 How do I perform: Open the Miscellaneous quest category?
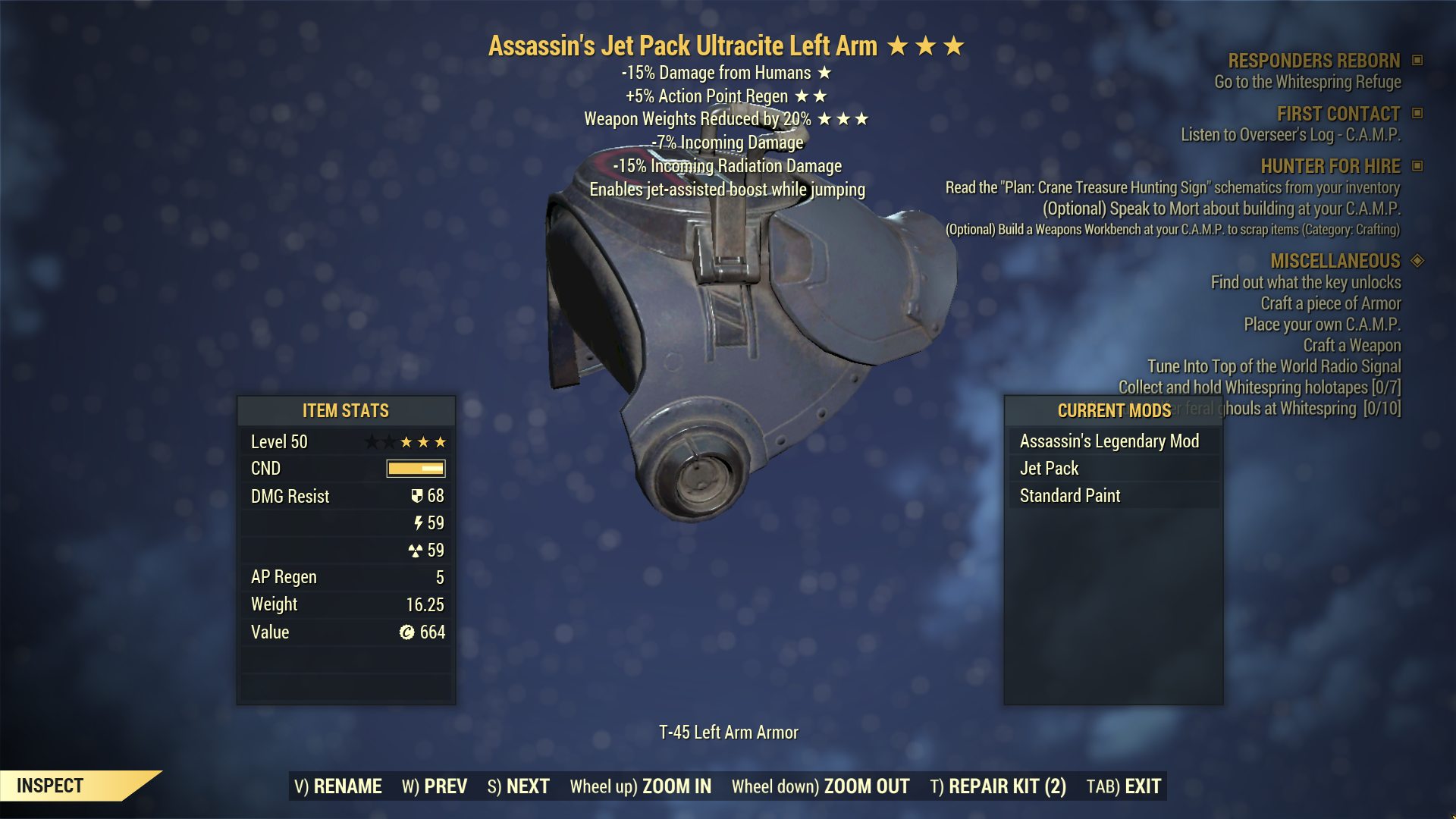tap(1335, 261)
